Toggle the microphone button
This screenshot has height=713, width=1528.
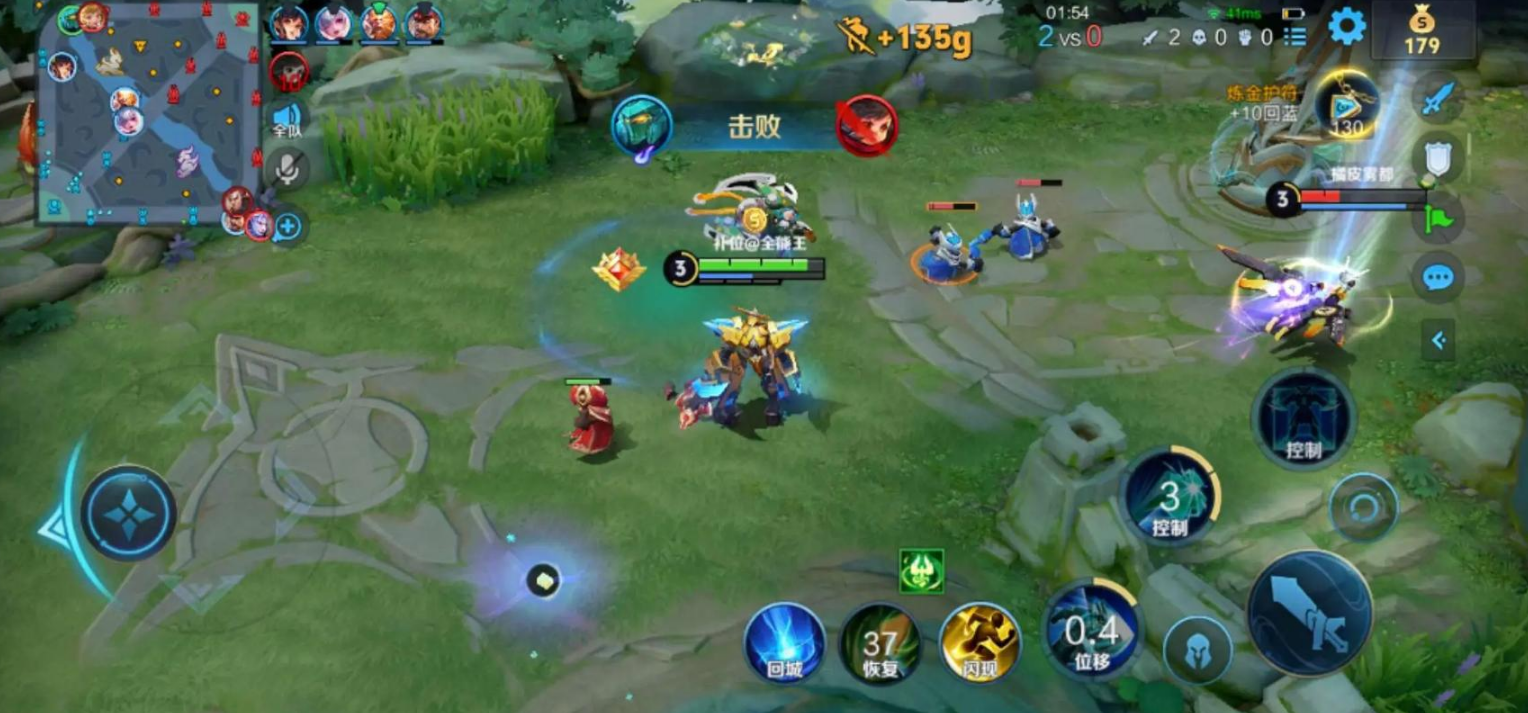point(288,170)
